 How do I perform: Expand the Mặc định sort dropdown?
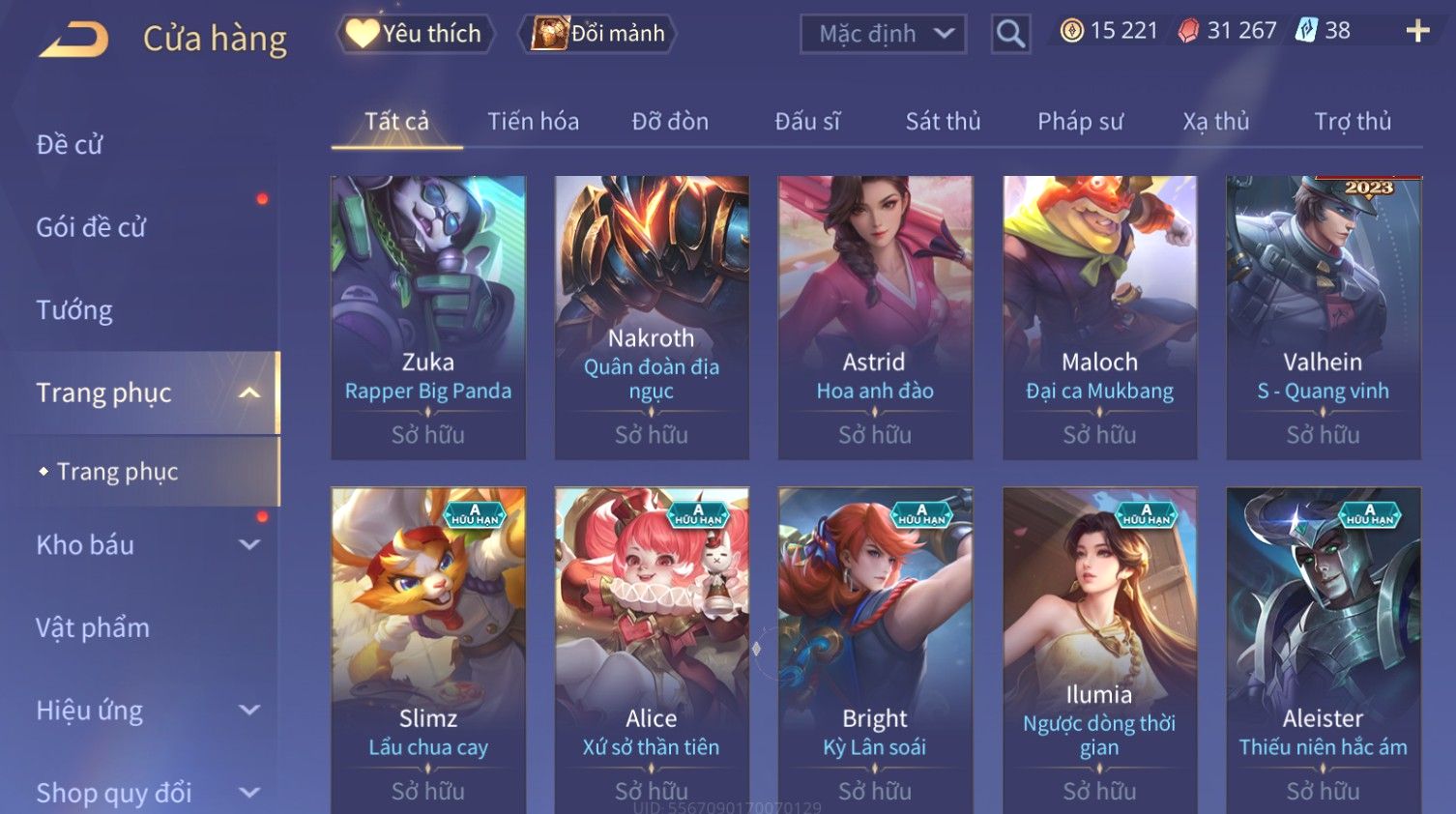[x=884, y=35]
